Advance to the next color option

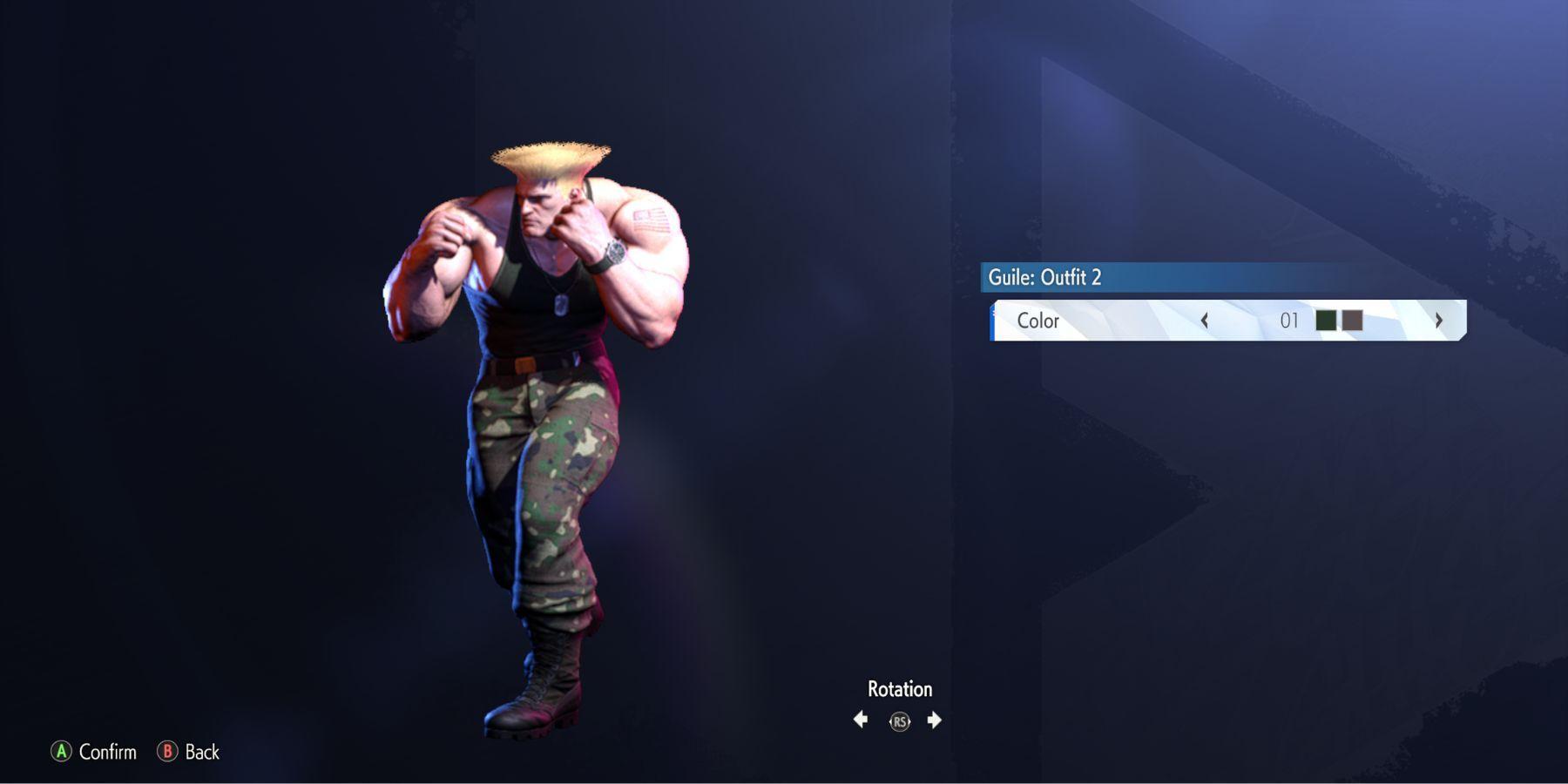[1438, 321]
